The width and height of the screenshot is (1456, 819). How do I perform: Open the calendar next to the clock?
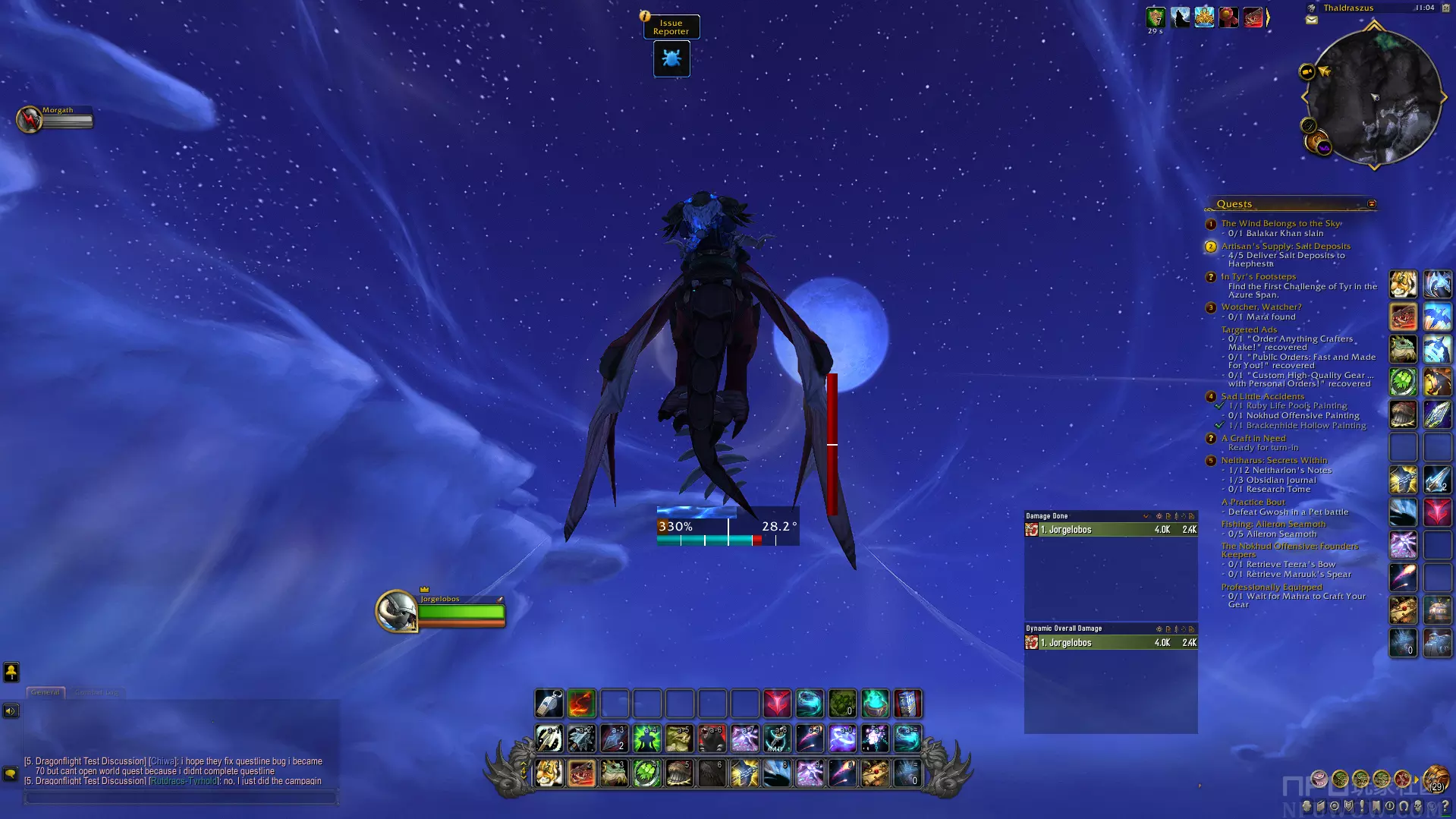[x=1445, y=8]
